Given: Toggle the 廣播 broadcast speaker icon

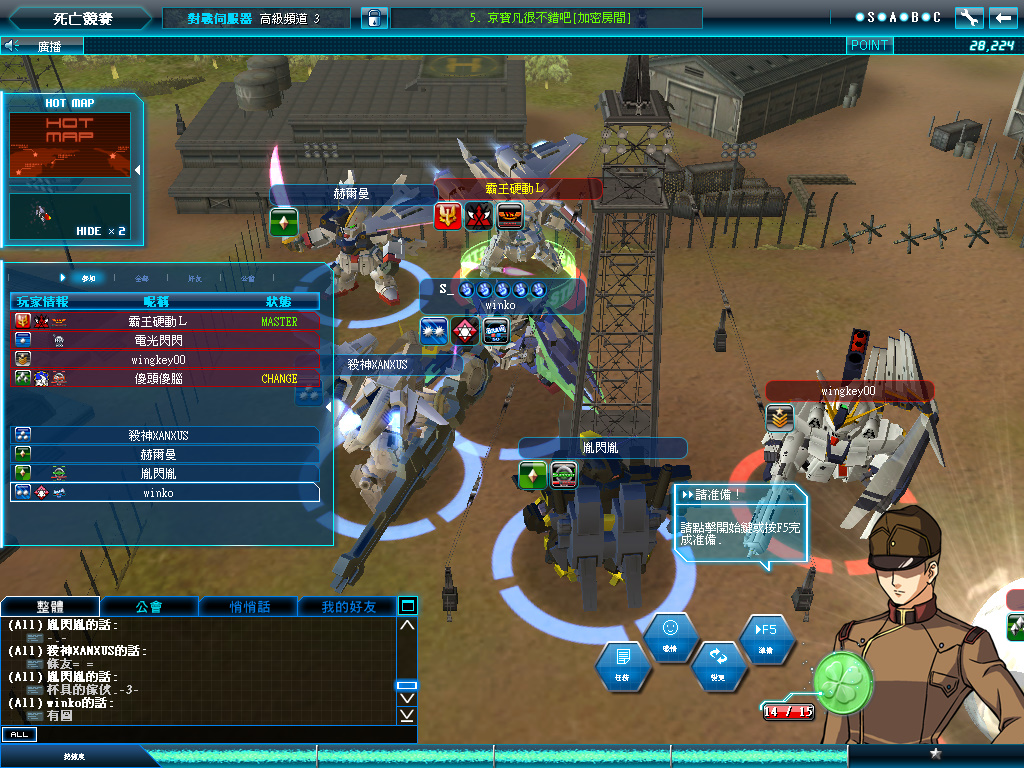Looking at the screenshot, I should (x=13, y=45).
